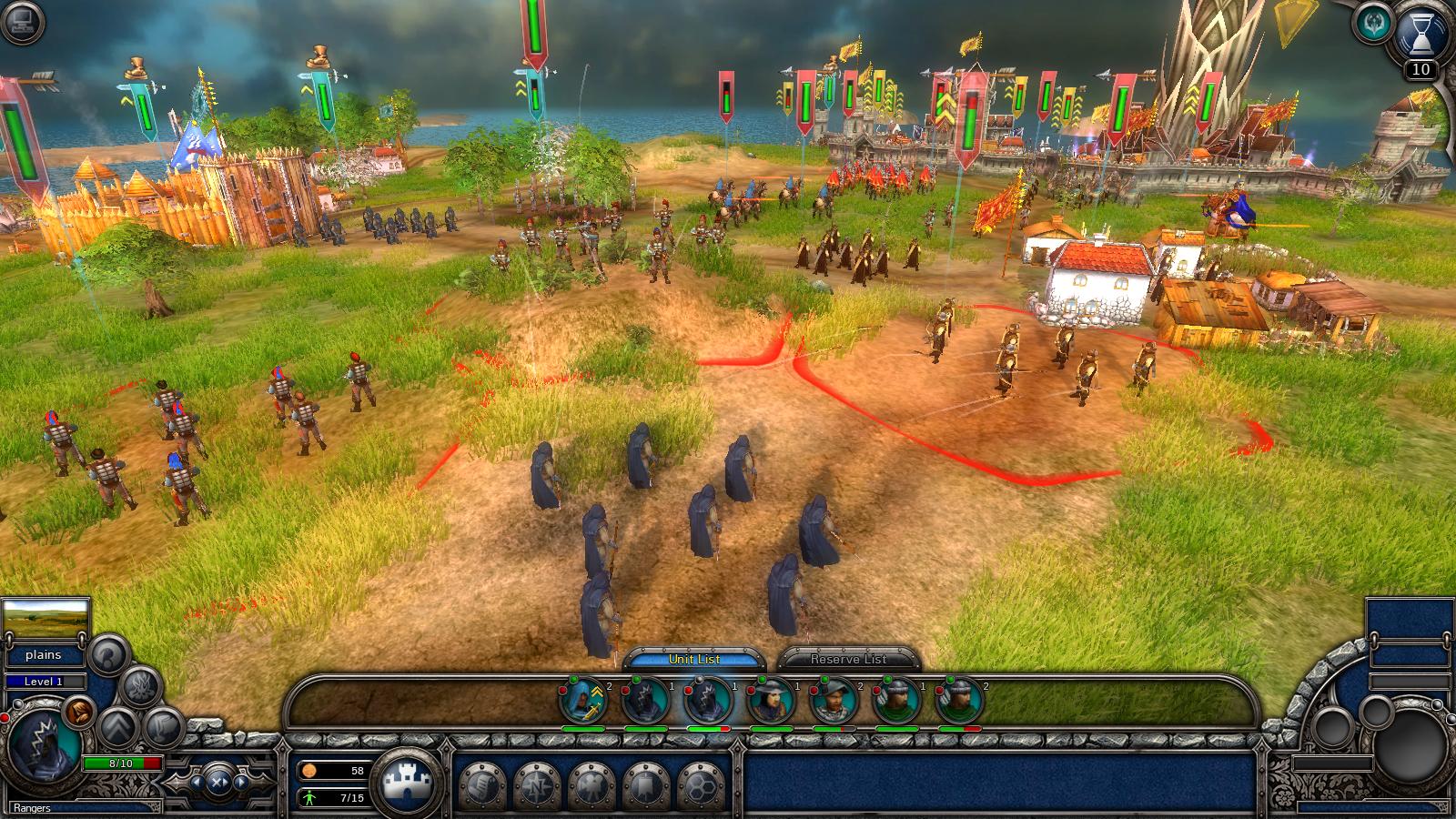Image resolution: width=1456 pixels, height=819 pixels.
Task: Select the feathered-helmet bearded unit portrait
Action: pyautogui.click(x=834, y=702)
